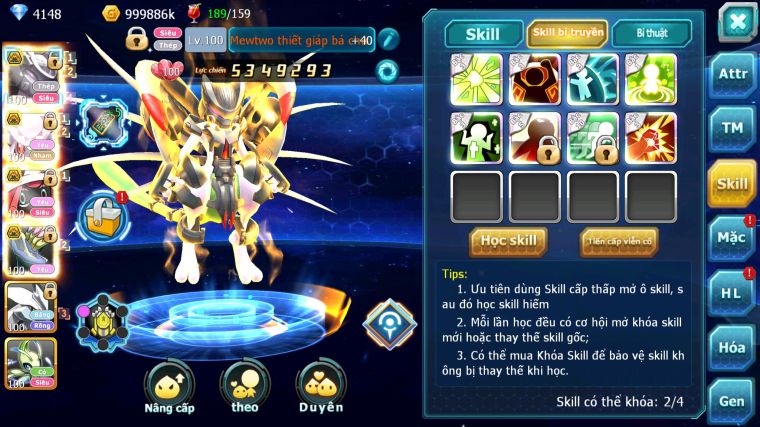This screenshot has height=427, width=760.
Task: Switch to the Skill tab at panel top
Action: tap(482, 34)
